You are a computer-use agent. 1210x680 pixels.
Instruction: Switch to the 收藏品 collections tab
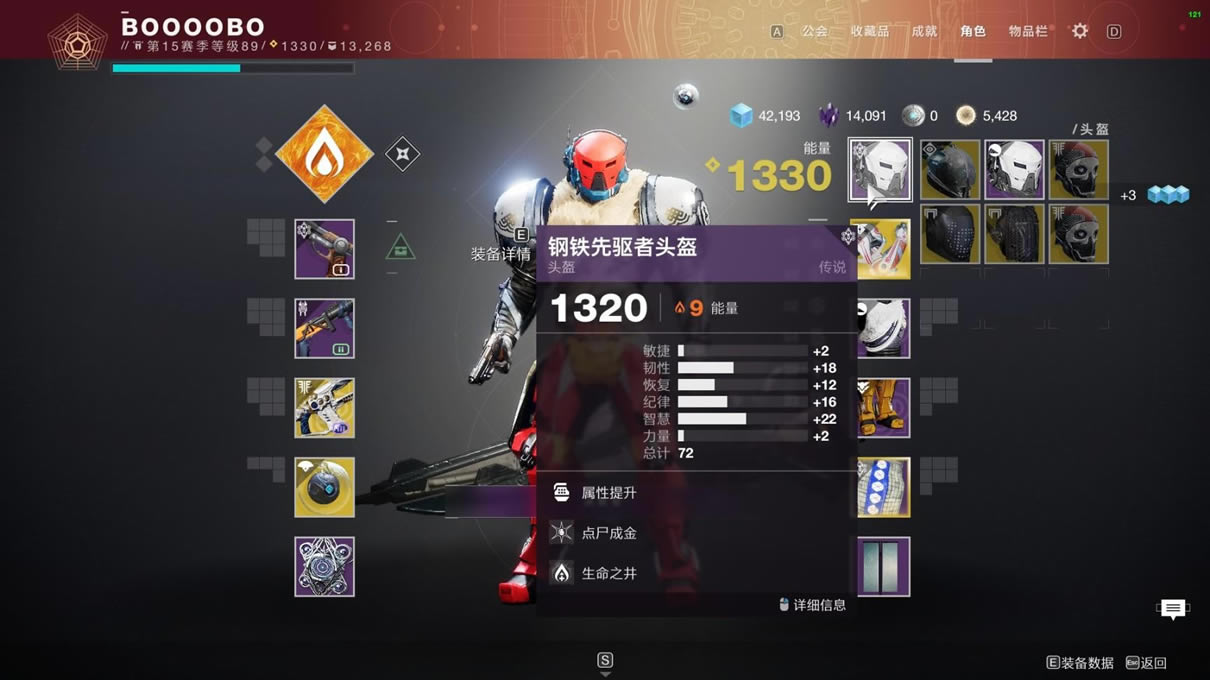(869, 31)
